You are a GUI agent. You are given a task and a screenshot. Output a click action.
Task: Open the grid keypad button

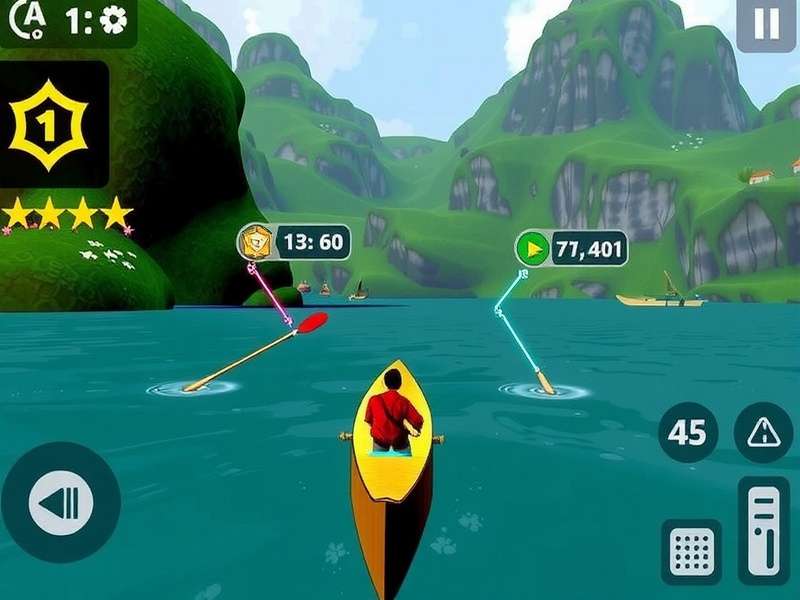[692, 551]
